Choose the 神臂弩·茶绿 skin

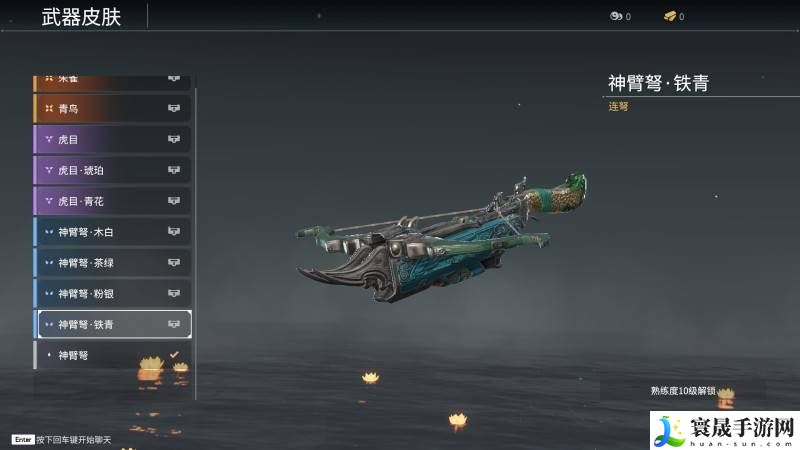pyautogui.click(x=112, y=263)
